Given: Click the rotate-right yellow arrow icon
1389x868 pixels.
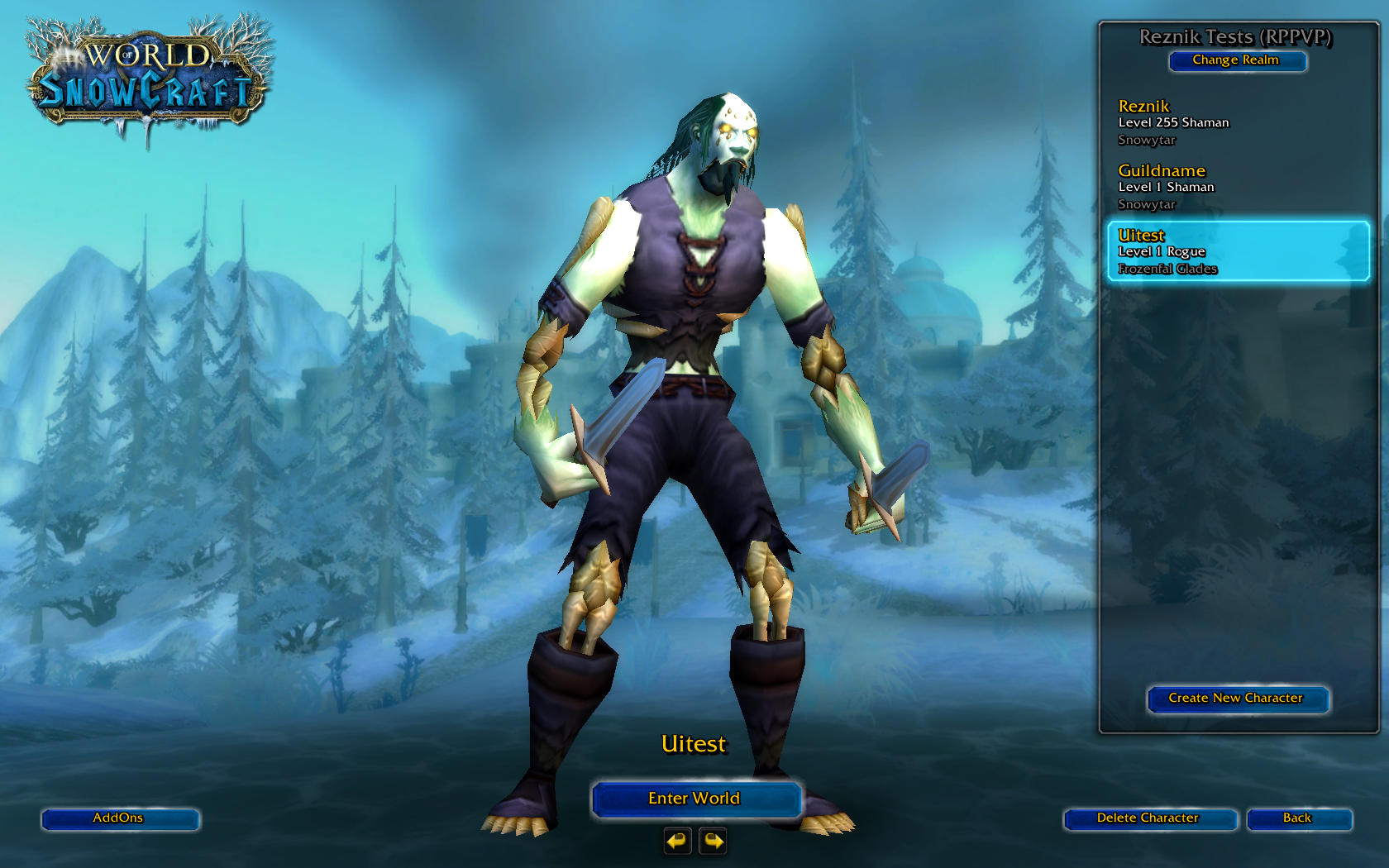Looking at the screenshot, I should point(712,841).
